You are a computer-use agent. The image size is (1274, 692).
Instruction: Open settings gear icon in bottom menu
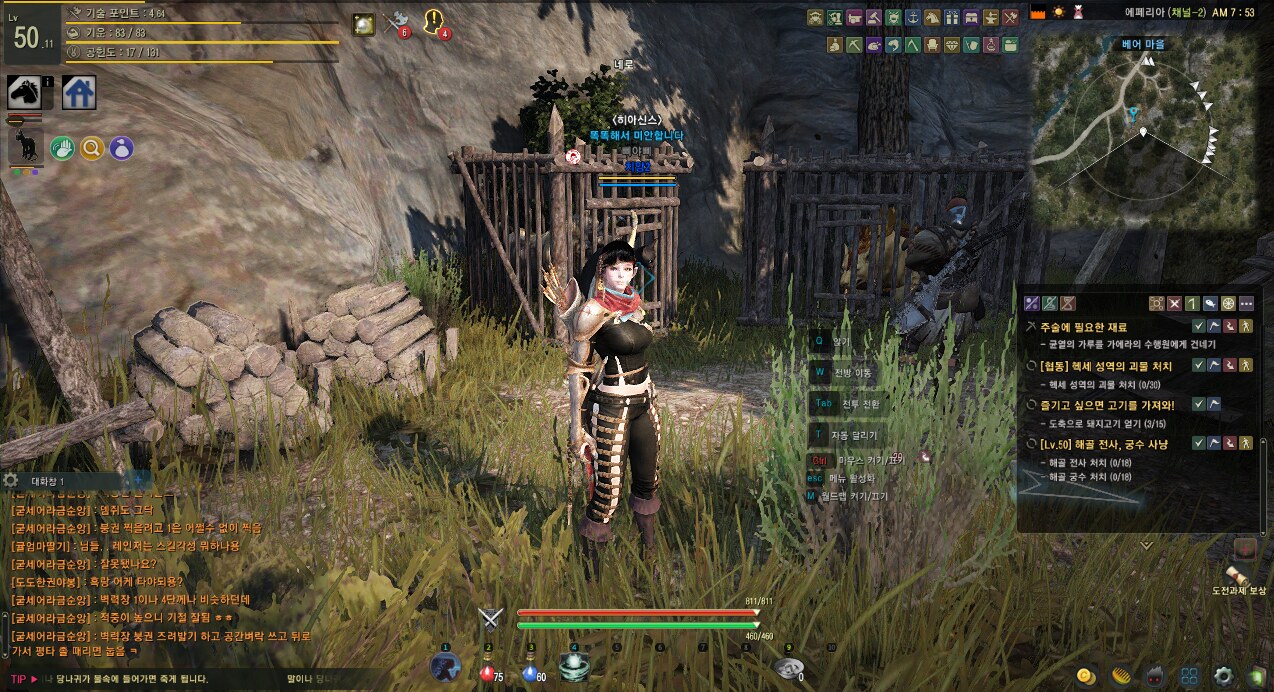1222,675
